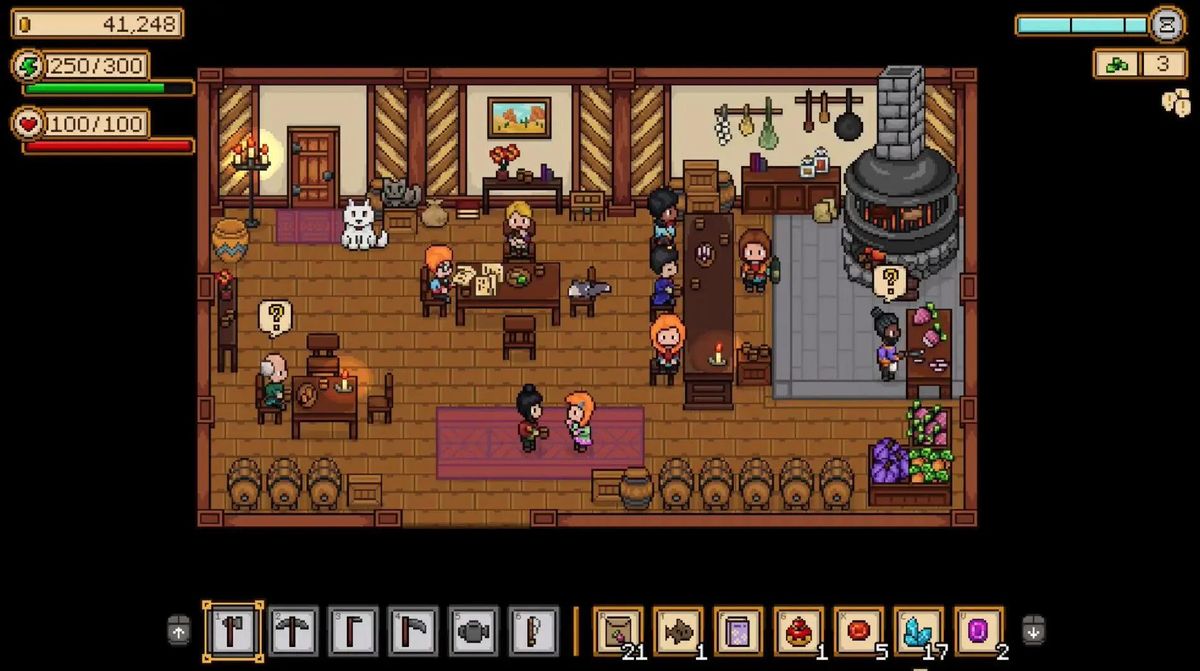
Task: Select the seed packet stack of 21
Action: [x=618, y=631]
